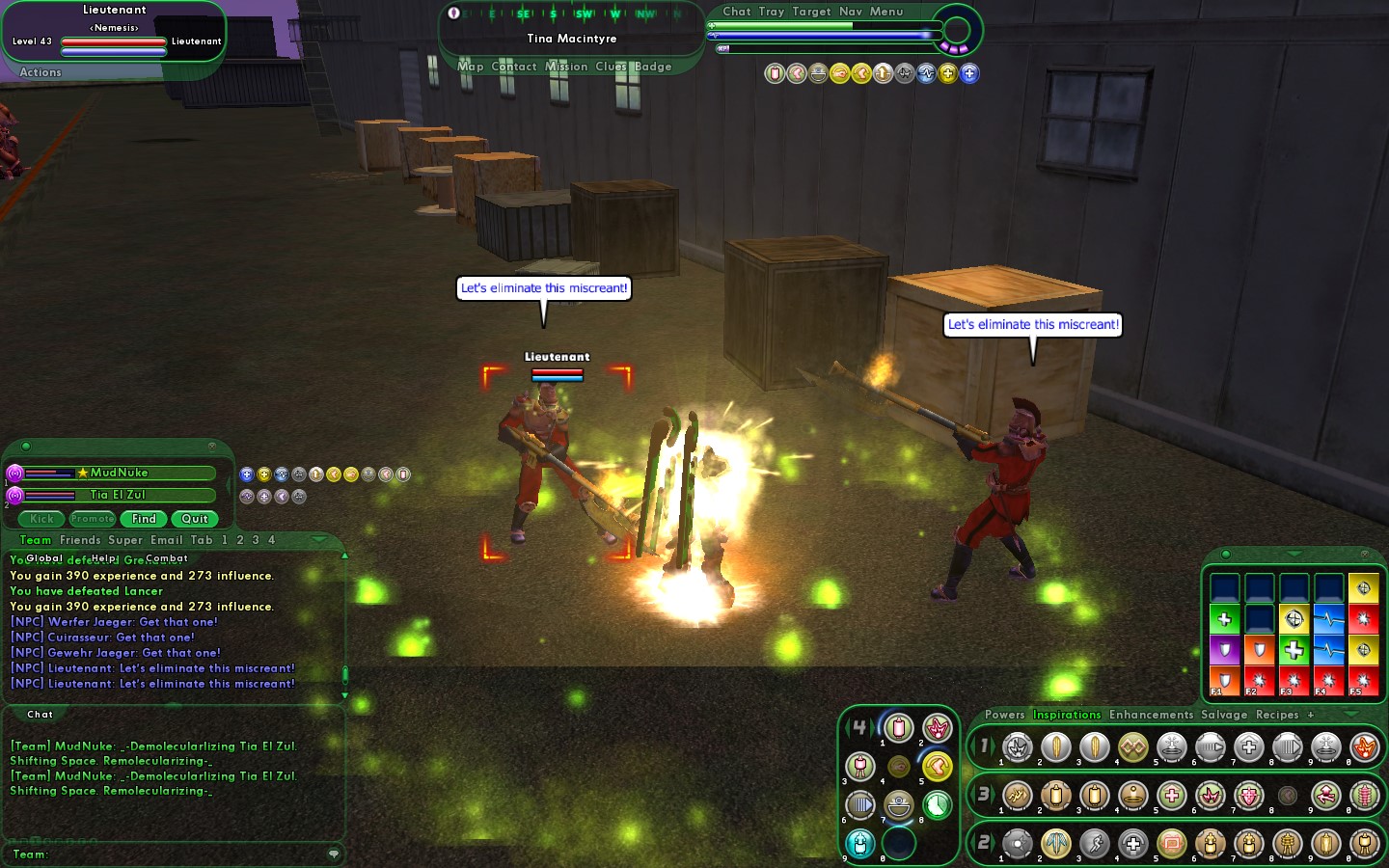
Task: Open the game Menu
Action: [x=886, y=12]
